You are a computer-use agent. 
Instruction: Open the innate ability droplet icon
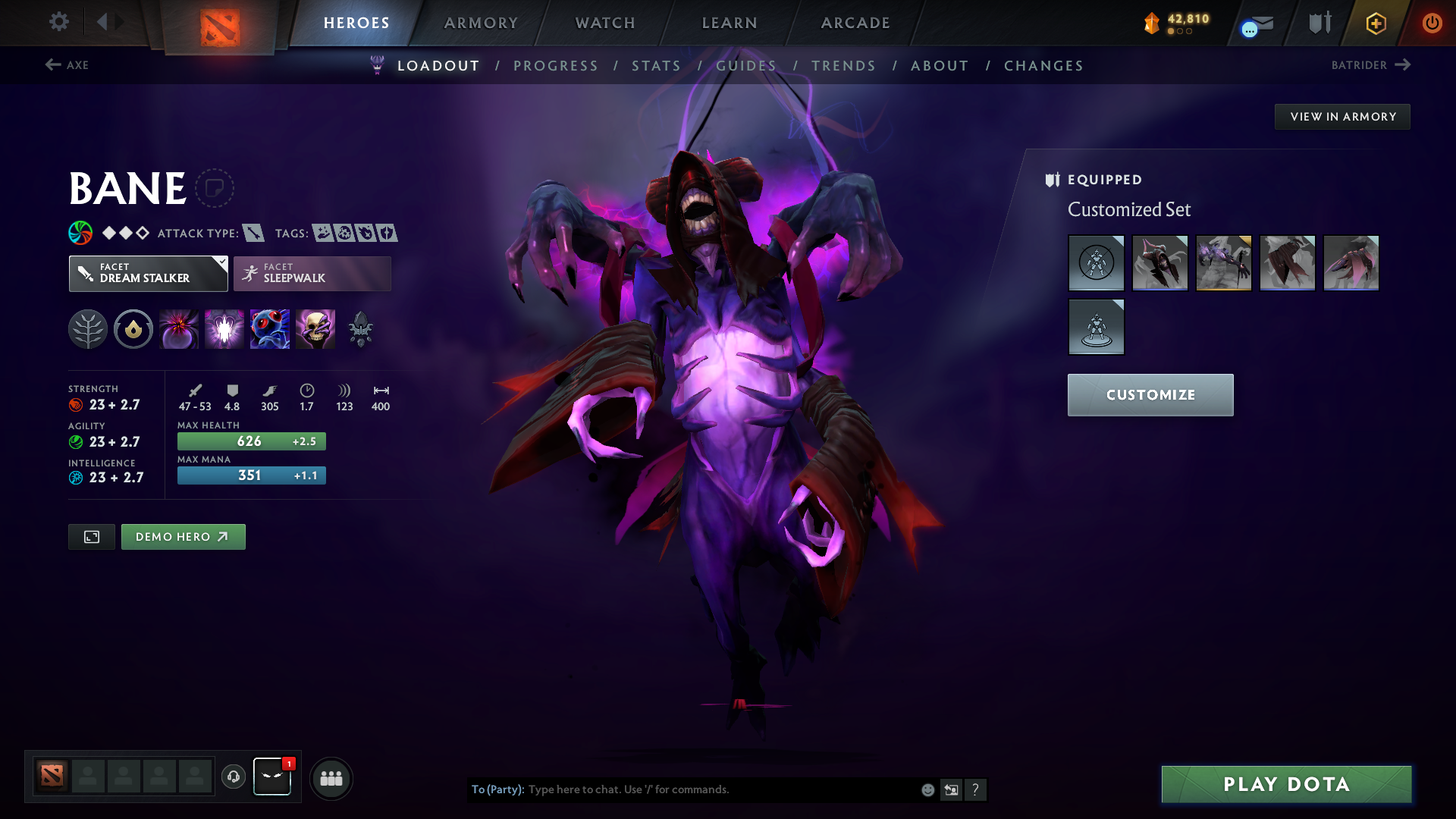click(x=133, y=328)
